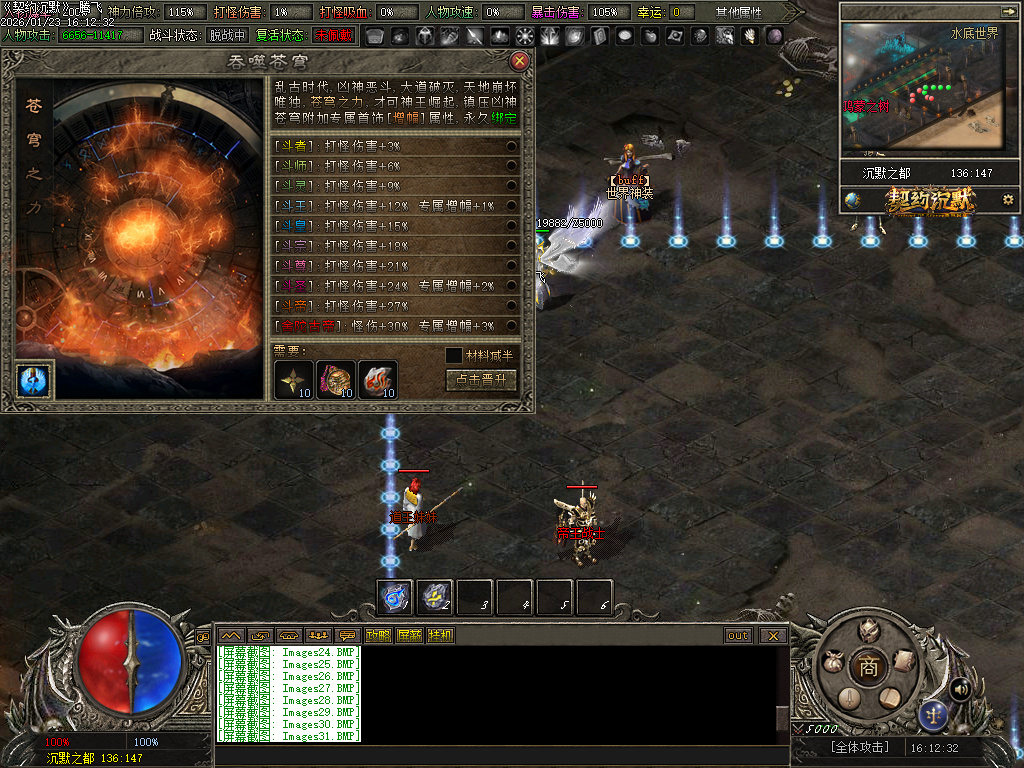Close the 吞噬苍穹 panel
Viewport: 1024px width, 768px height.
pyautogui.click(x=519, y=61)
